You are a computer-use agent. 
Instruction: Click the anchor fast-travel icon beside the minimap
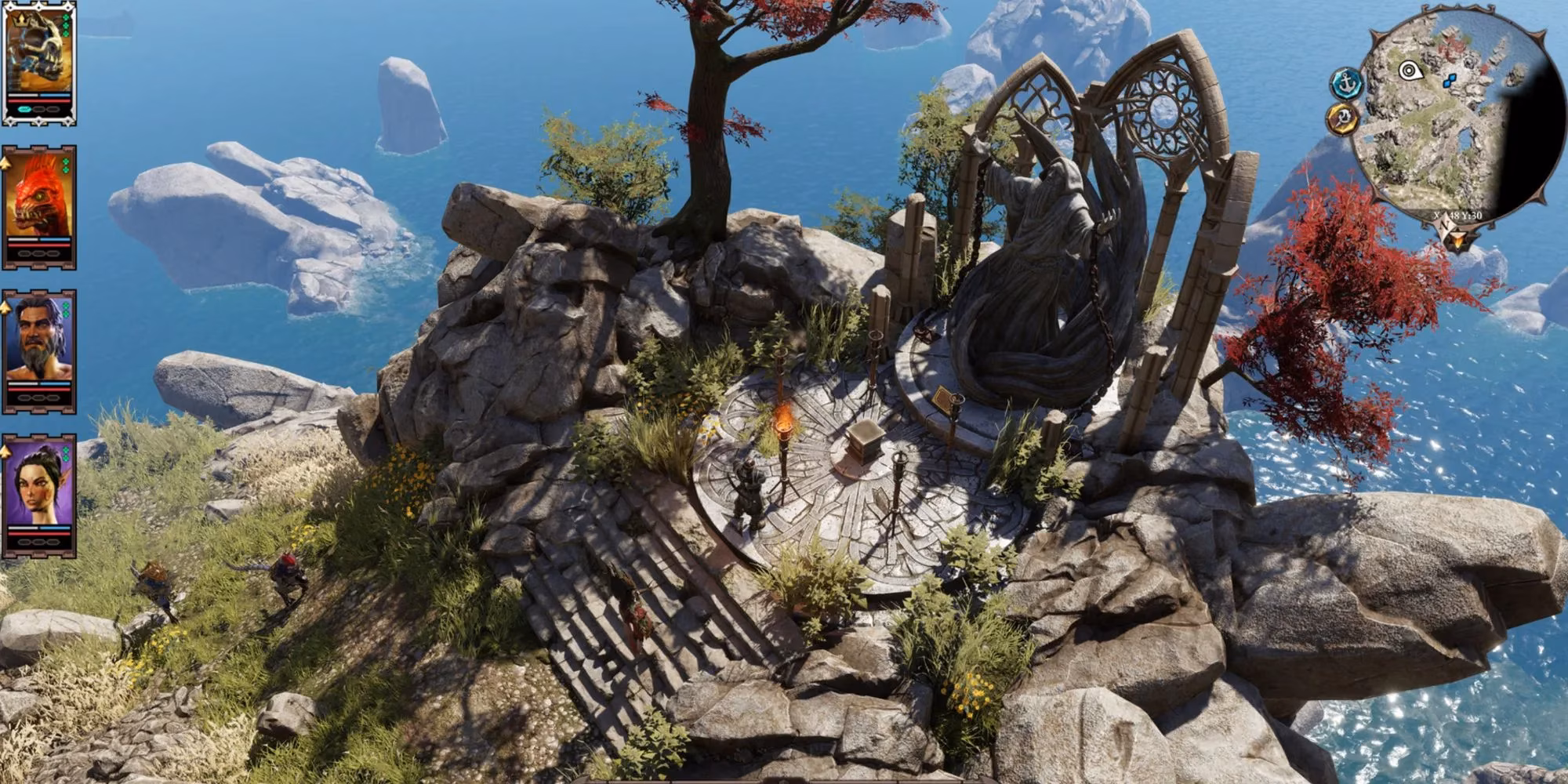click(x=1346, y=83)
